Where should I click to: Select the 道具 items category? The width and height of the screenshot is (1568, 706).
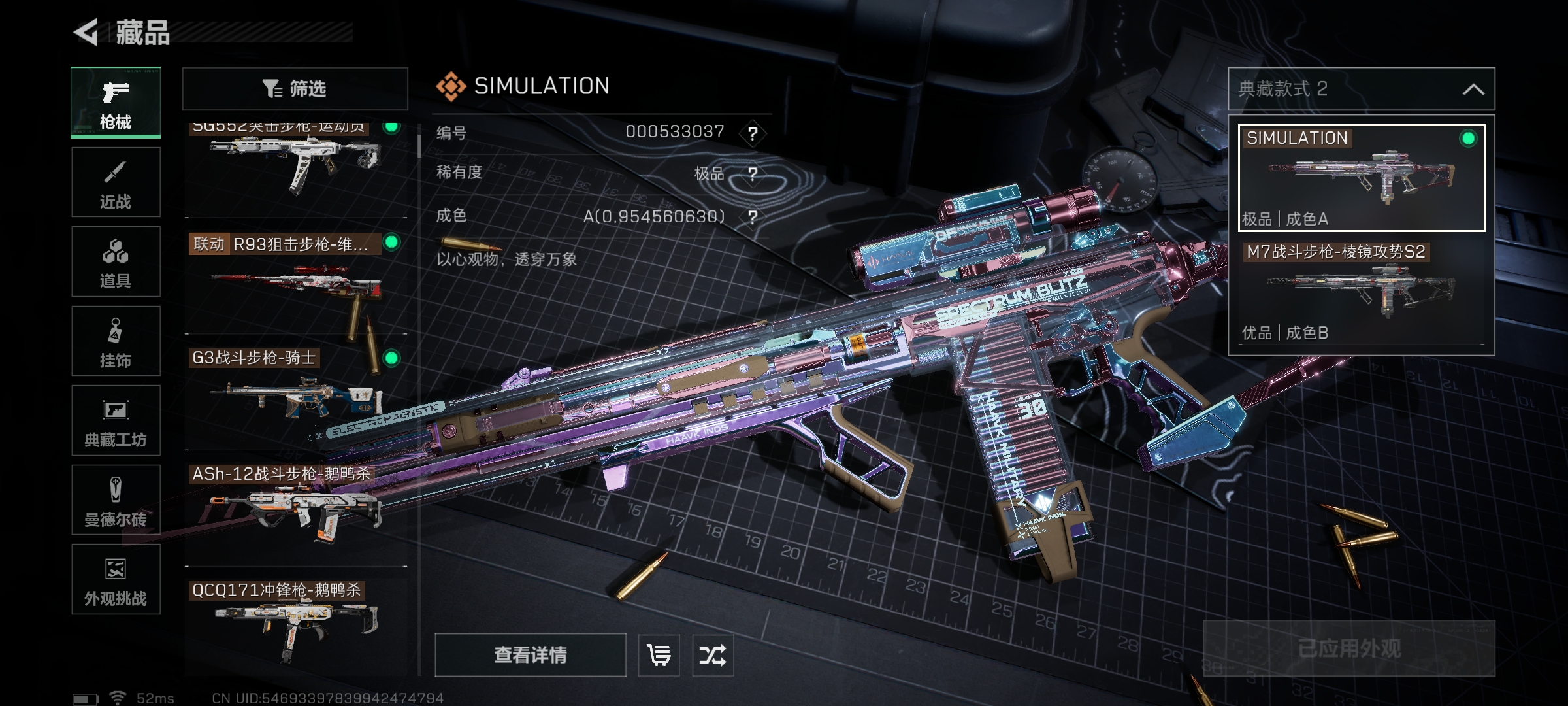point(116,261)
